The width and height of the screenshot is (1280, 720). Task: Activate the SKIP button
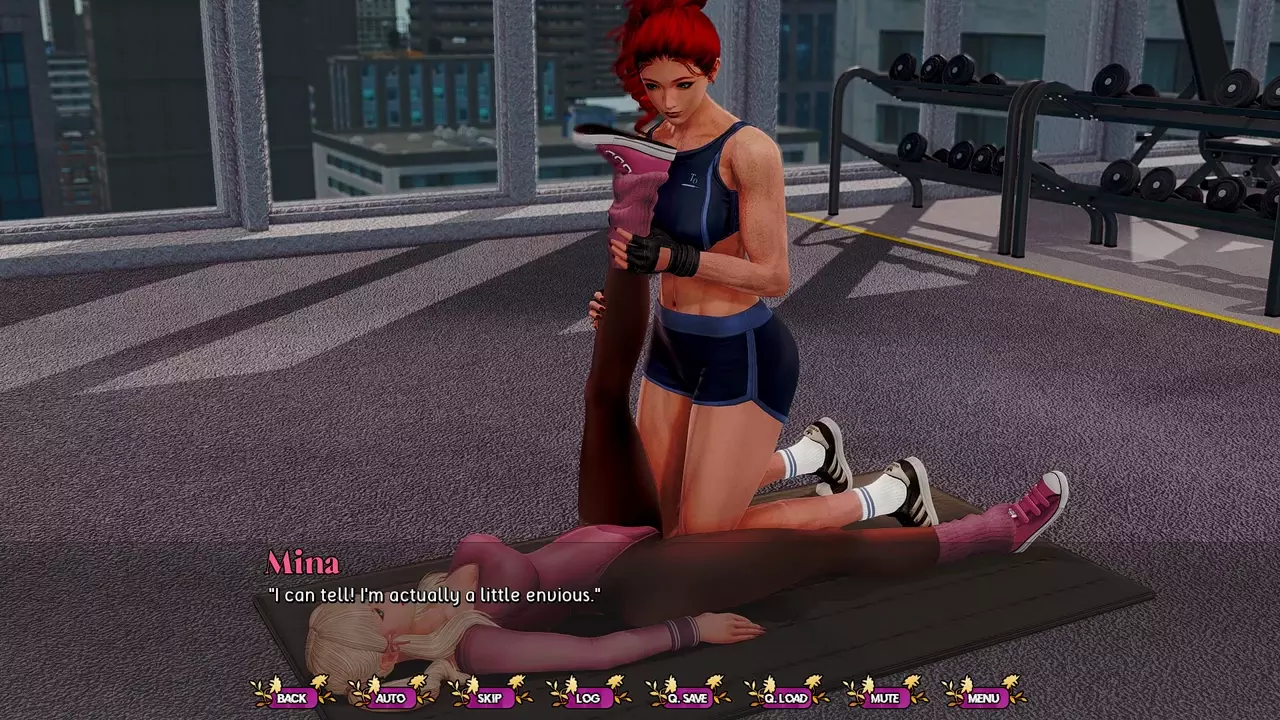tap(489, 698)
